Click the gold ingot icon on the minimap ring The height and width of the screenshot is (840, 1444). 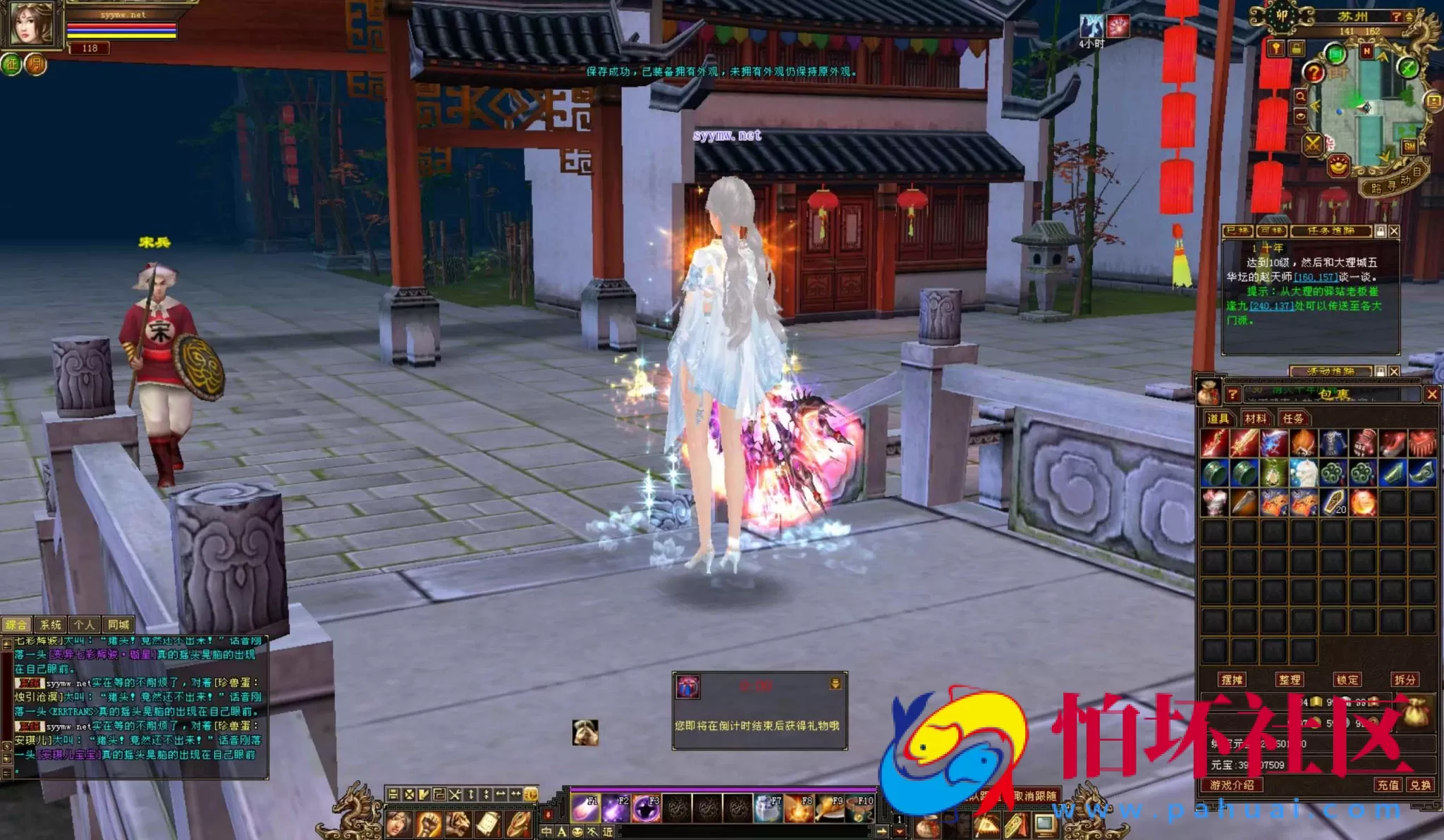tap(1338, 166)
